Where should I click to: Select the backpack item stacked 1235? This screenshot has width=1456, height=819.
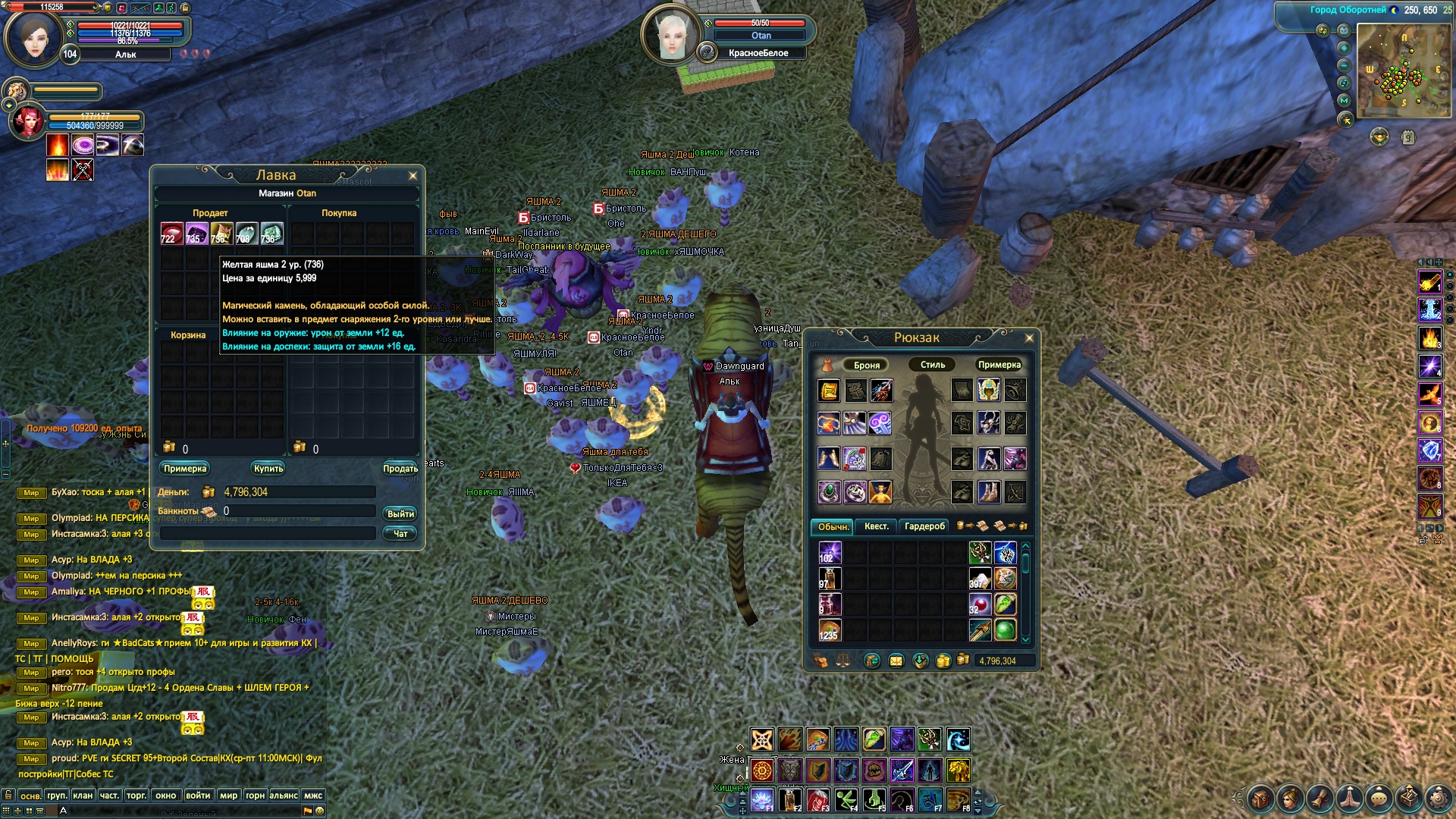pyautogui.click(x=830, y=629)
